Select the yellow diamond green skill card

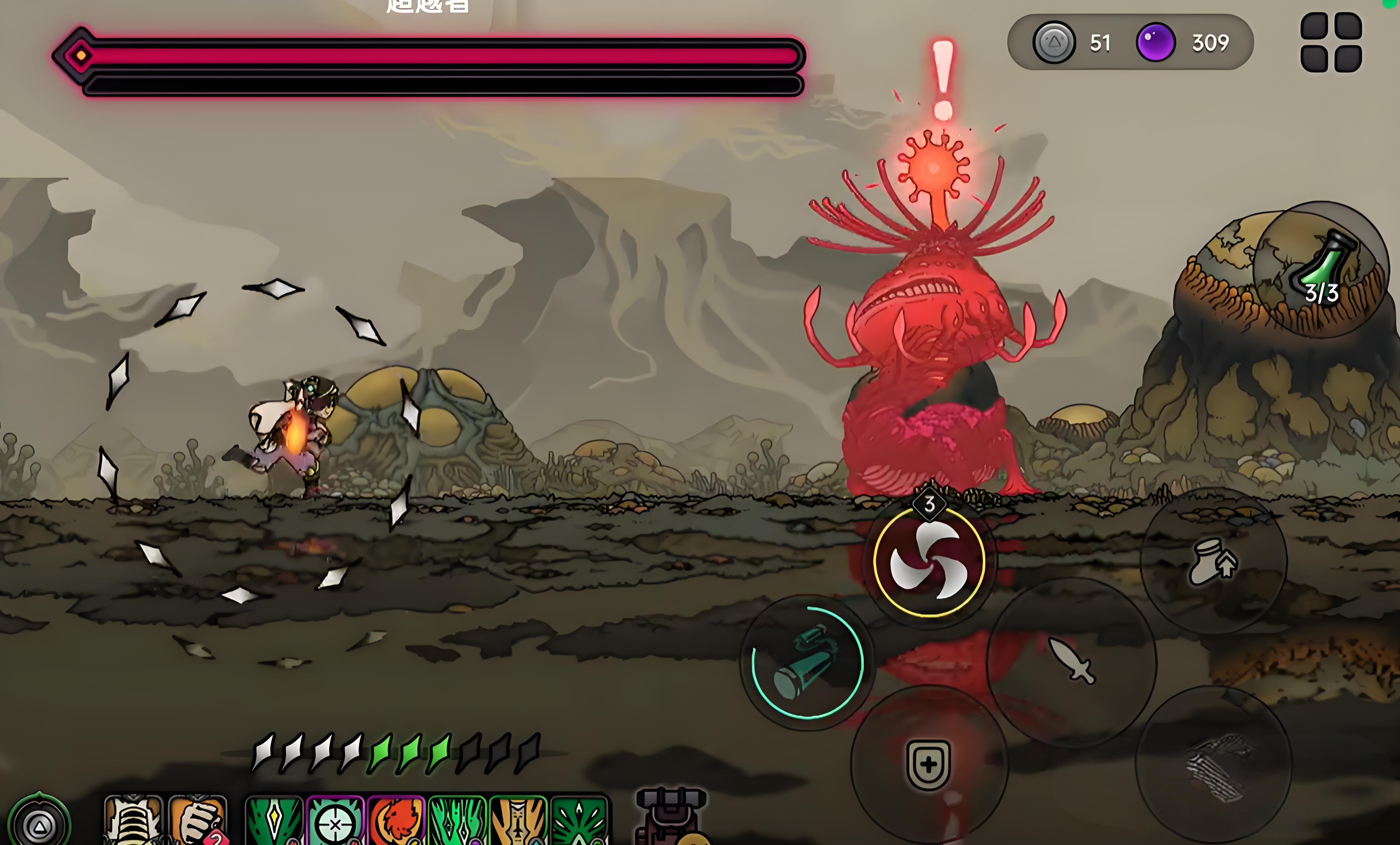click(274, 821)
